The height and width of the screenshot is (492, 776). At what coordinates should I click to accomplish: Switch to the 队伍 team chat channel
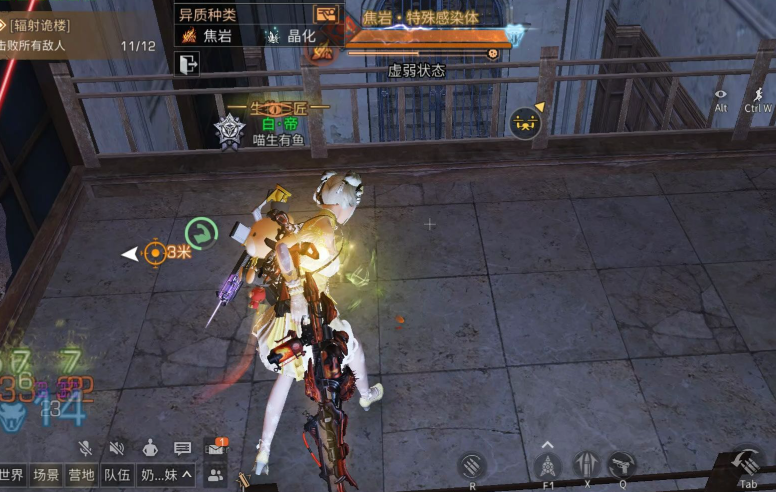[x=115, y=475]
